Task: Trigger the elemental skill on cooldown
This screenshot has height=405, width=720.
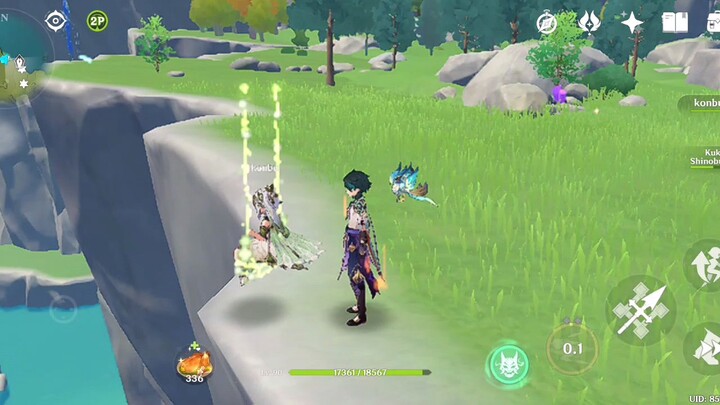Action: pyautogui.click(x=572, y=348)
